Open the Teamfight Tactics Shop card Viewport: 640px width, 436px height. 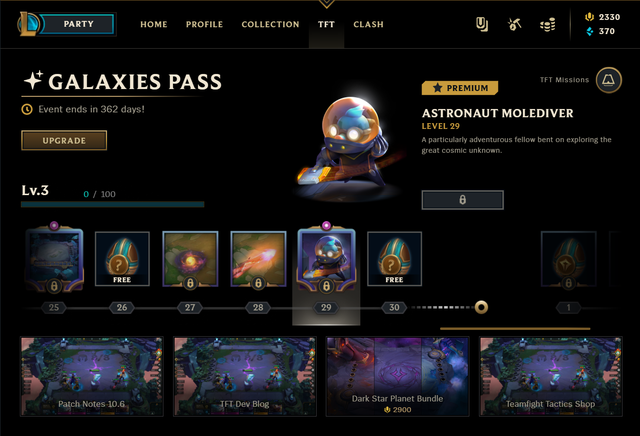pos(551,375)
